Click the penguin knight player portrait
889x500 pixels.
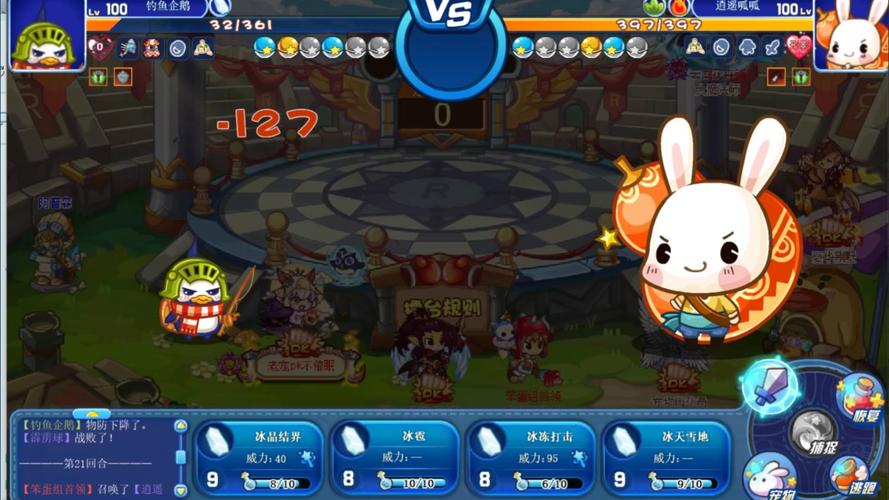43,36
